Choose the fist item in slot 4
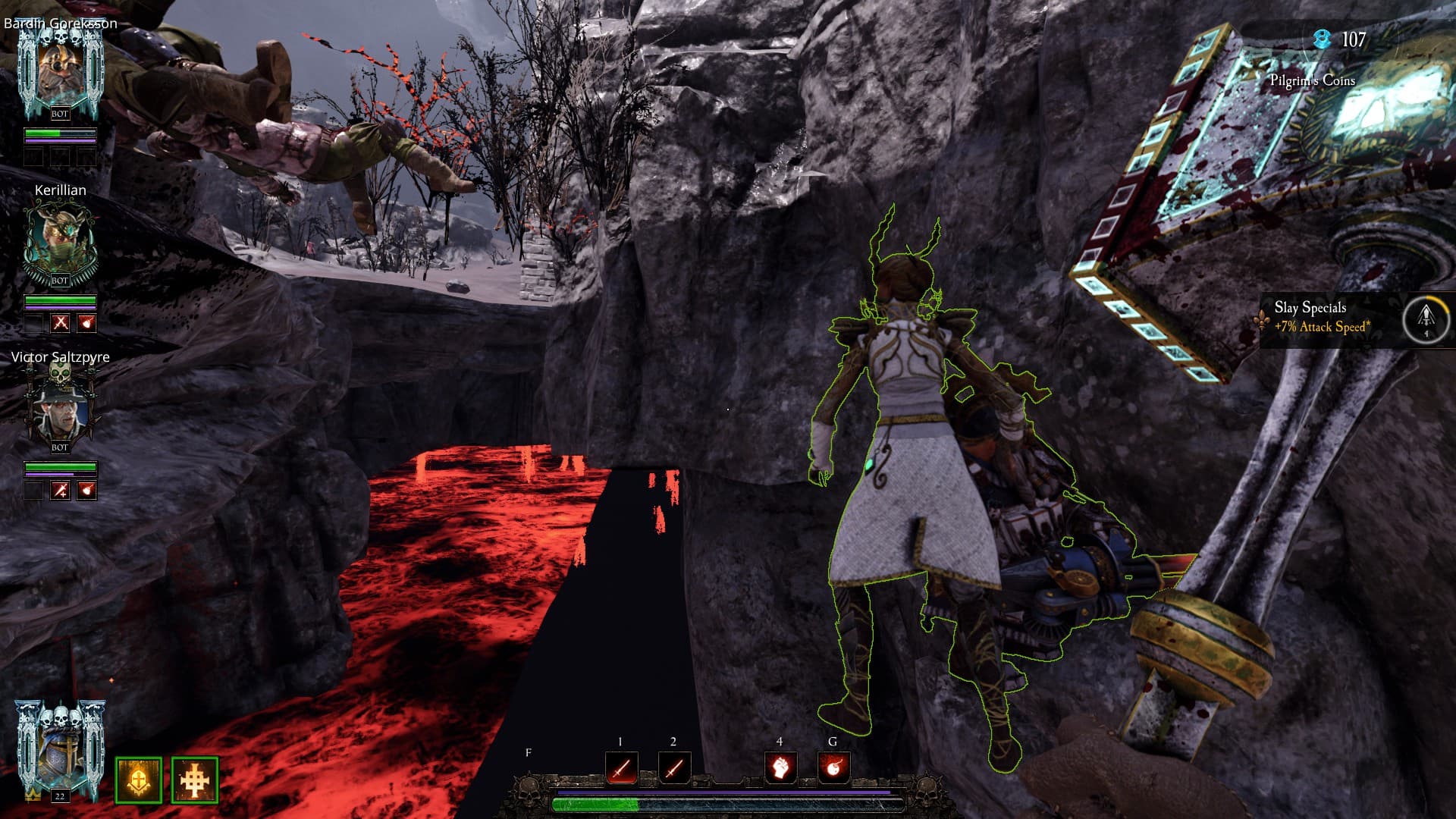The height and width of the screenshot is (819, 1456). [x=780, y=767]
